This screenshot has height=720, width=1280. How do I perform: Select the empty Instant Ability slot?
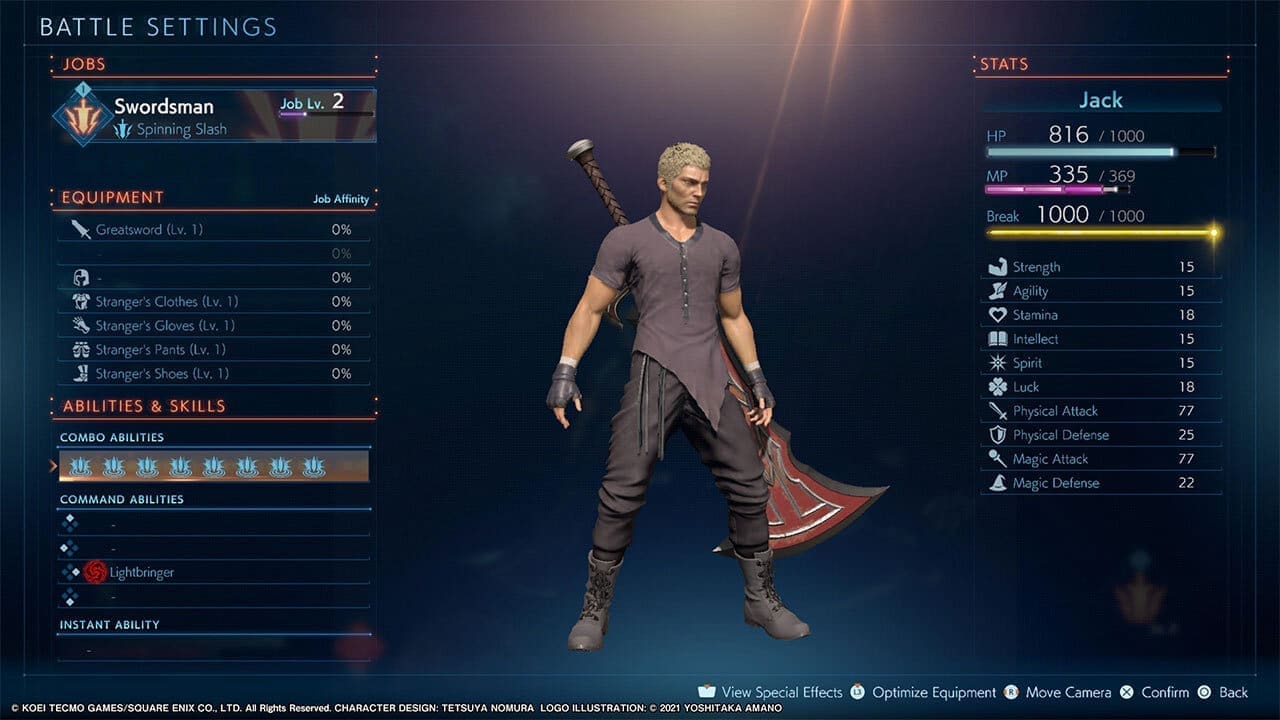[213, 650]
